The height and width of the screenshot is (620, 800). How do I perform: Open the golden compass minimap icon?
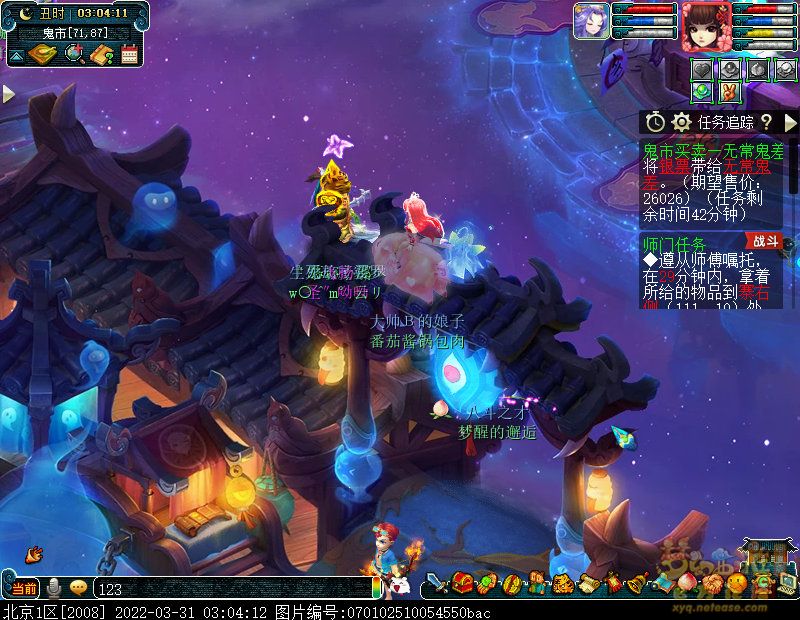pos(44,54)
